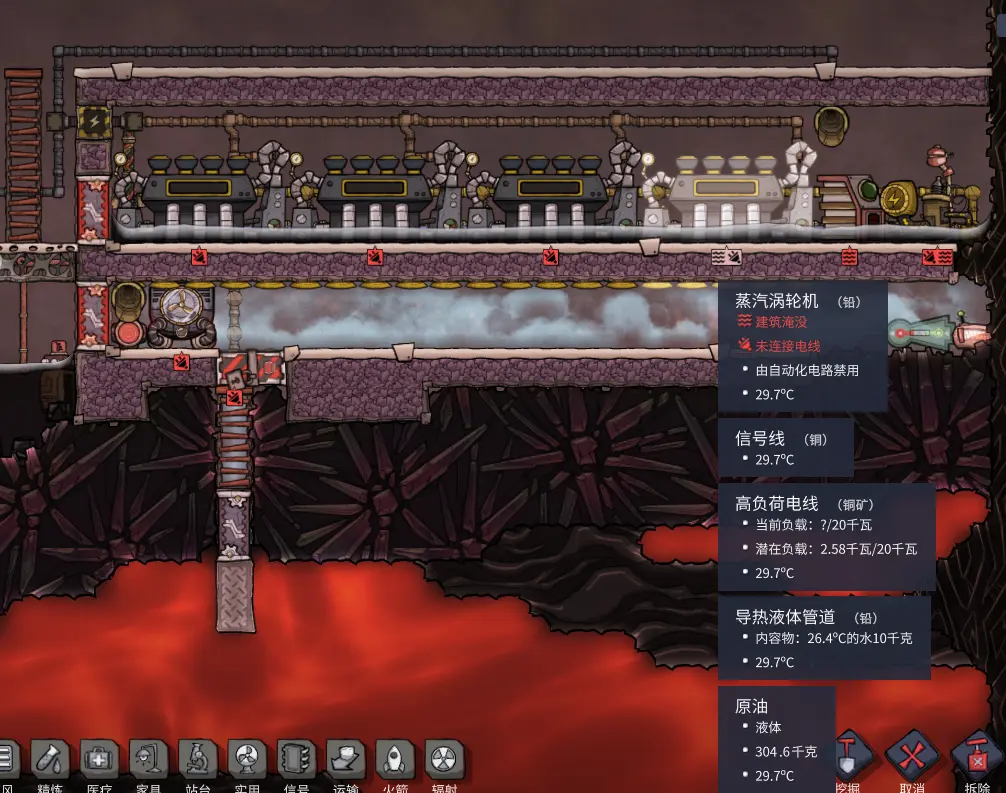
Task: Select the 取消 (Cancel) red X tool
Action: coord(911,758)
